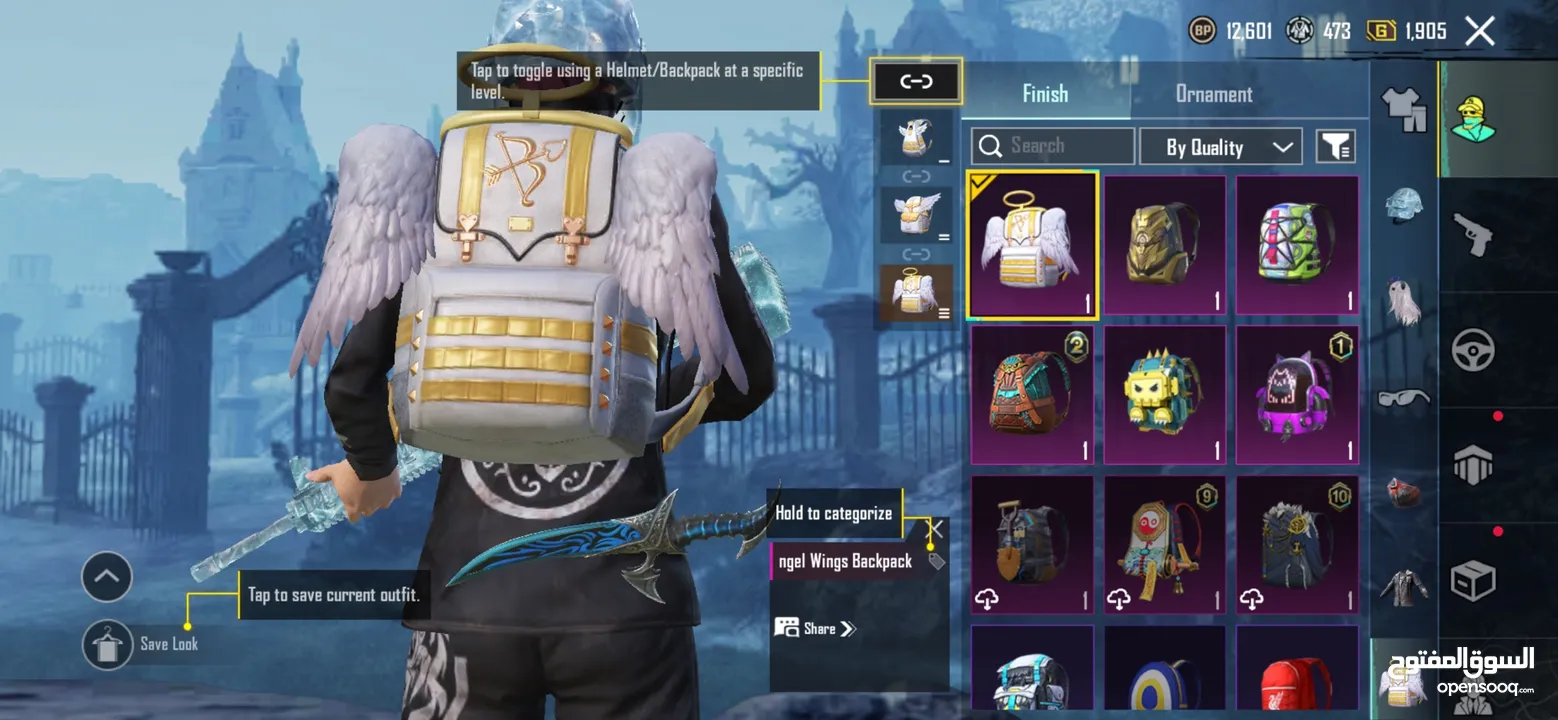Select the Angel Wings Backpack tile
1558x720 pixels.
[x=1033, y=245]
